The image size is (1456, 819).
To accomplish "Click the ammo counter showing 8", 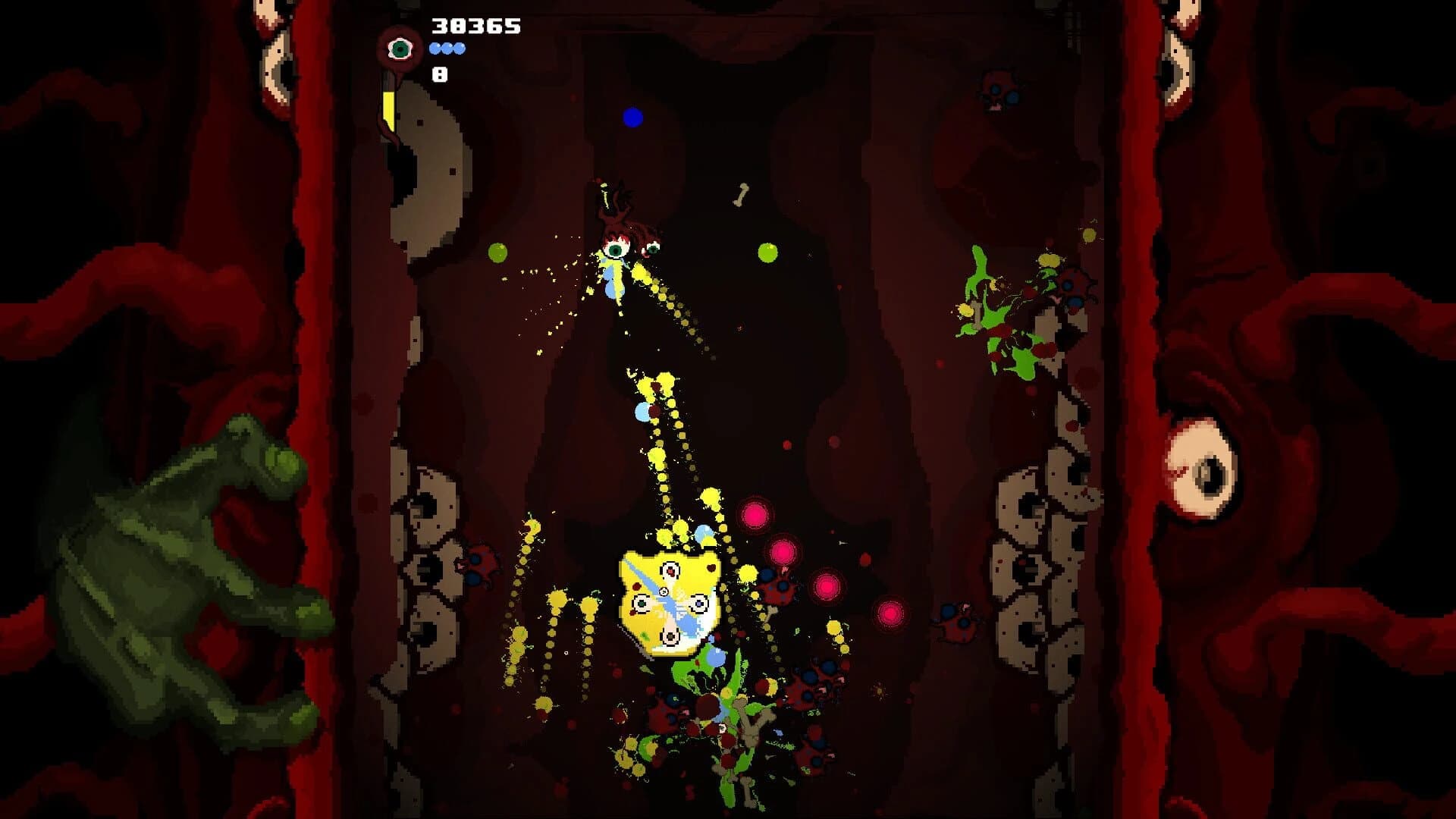I will 440,74.
